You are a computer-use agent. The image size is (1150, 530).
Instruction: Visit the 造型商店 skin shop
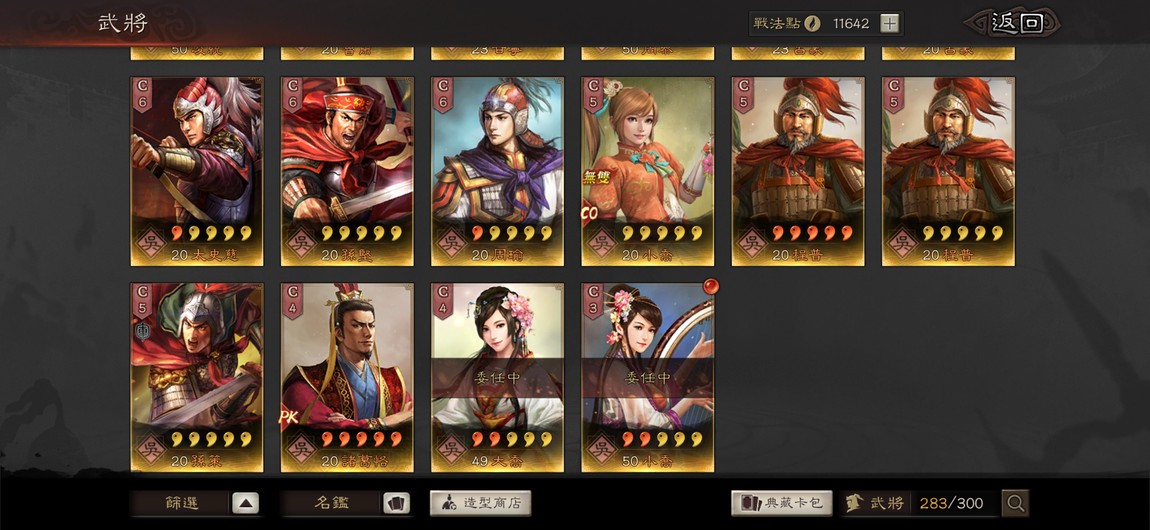coord(480,503)
